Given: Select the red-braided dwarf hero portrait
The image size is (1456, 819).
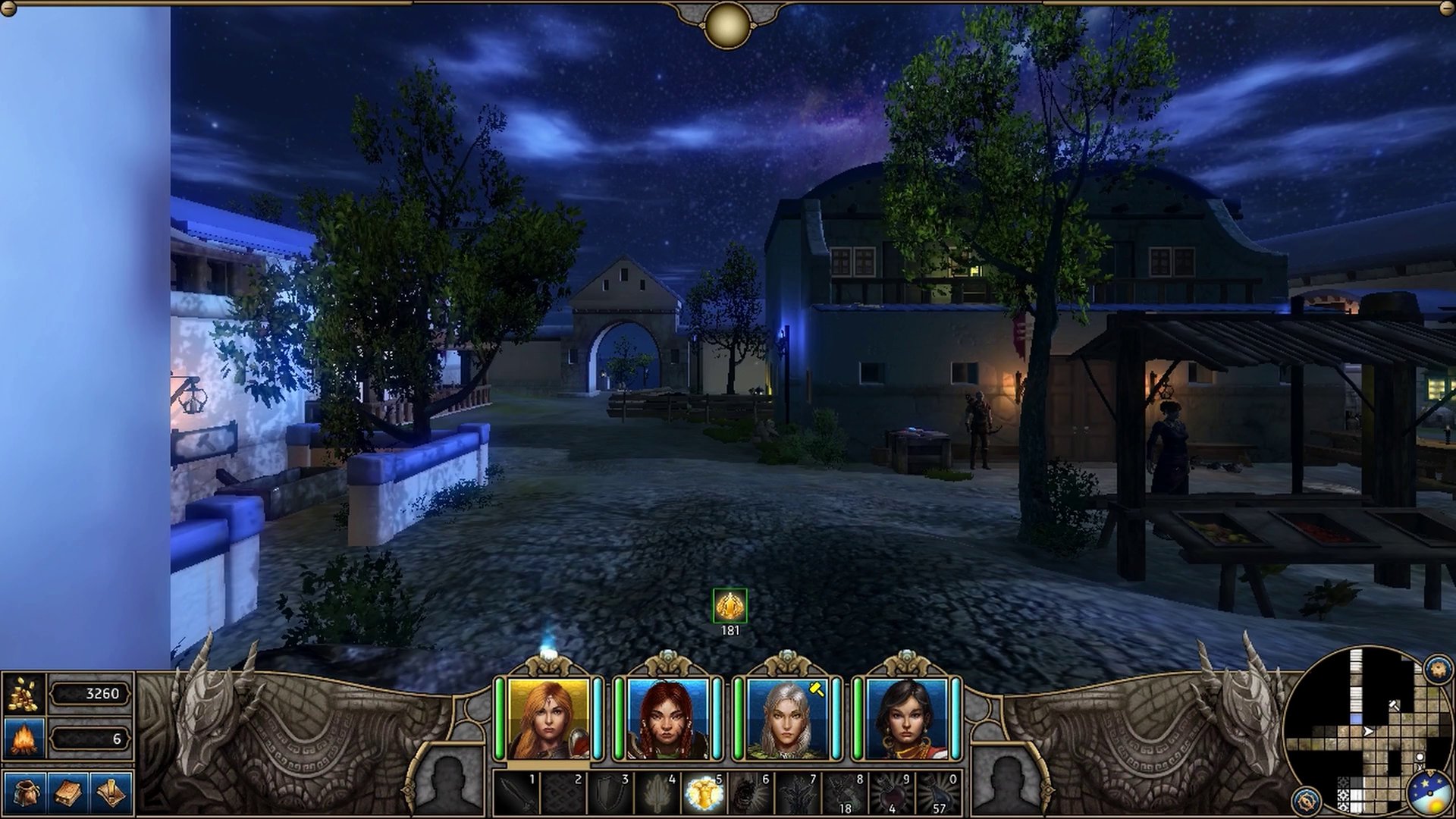Looking at the screenshot, I should click(667, 718).
